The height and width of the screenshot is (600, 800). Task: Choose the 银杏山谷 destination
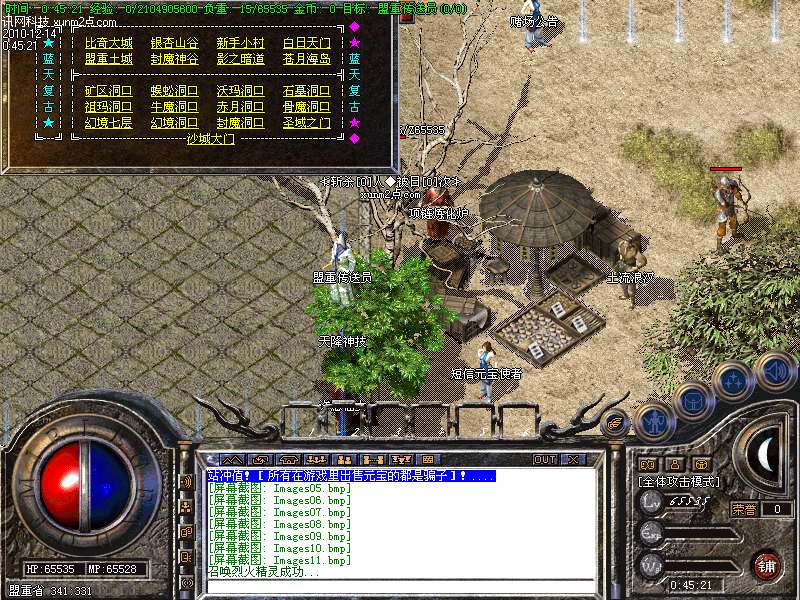(174, 44)
